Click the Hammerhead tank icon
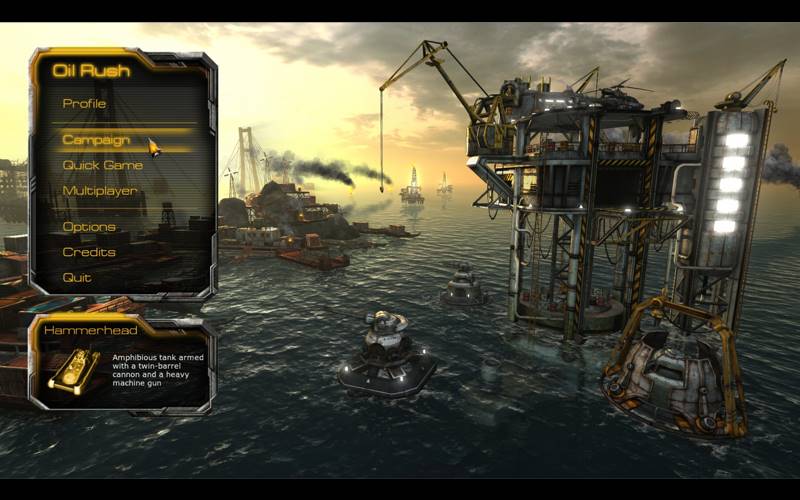Screen dimensions: 800x500 [x=68, y=371]
